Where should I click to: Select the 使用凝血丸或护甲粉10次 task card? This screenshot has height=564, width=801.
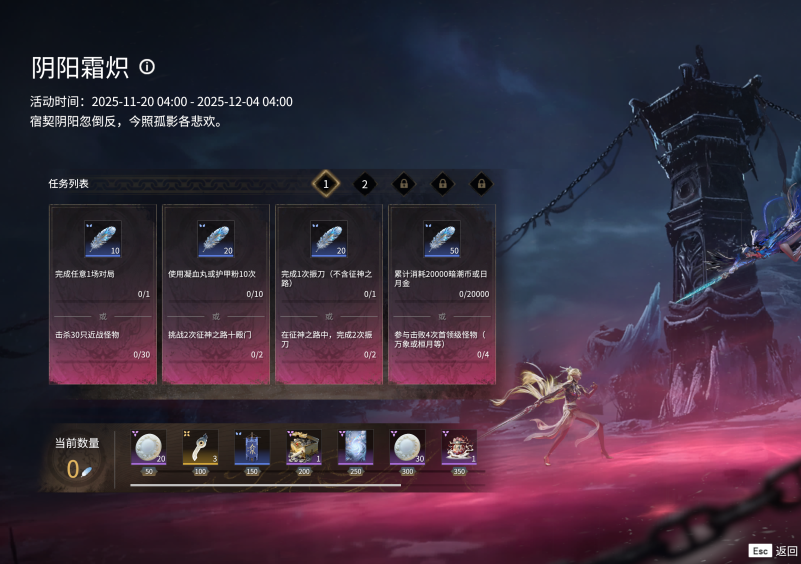click(x=216, y=294)
